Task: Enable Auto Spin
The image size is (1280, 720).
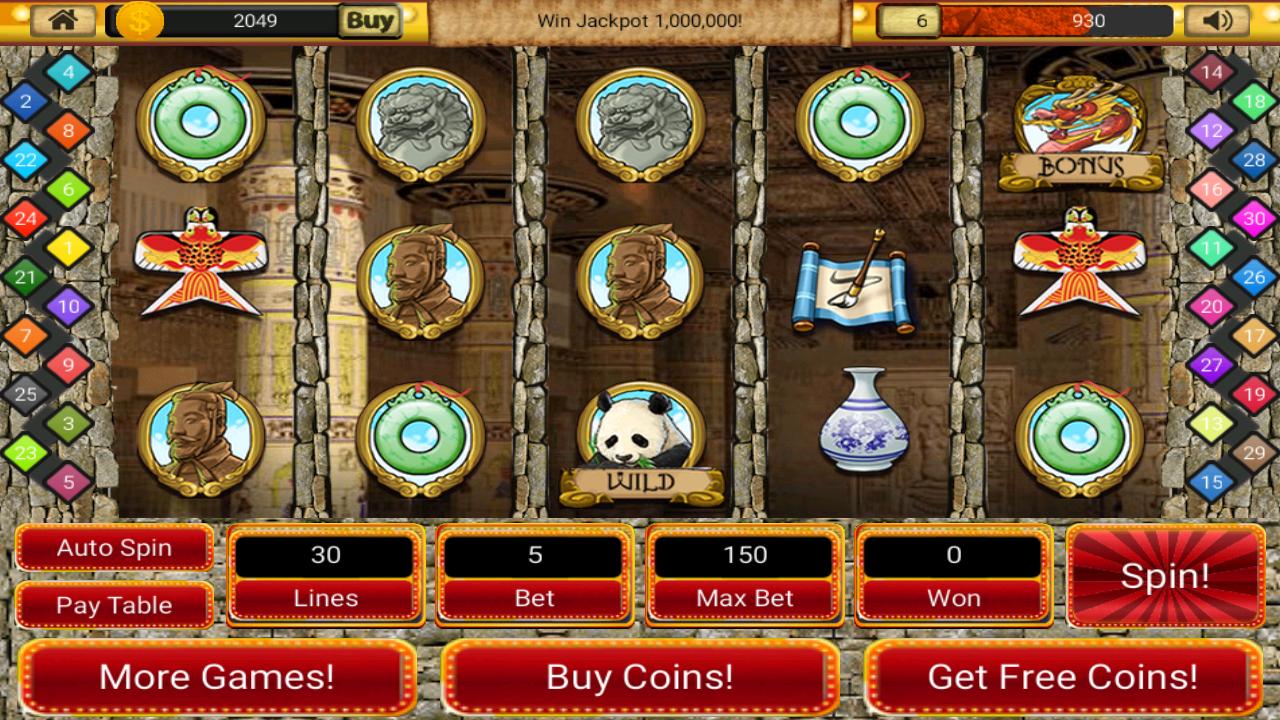Action: tap(114, 548)
